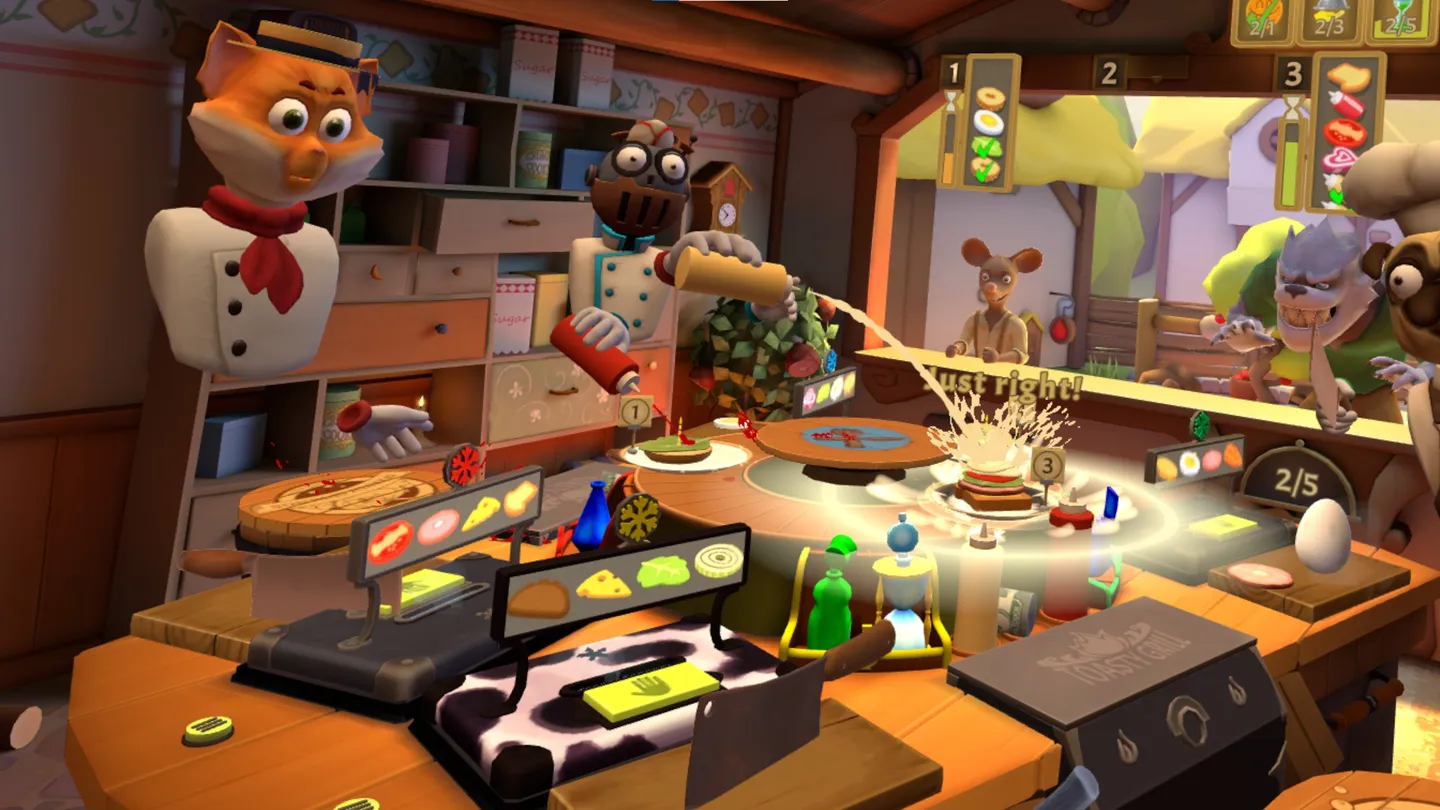
Task: Expand the mayo icon row on order ticket 3
Action: click(x=1333, y=185)
